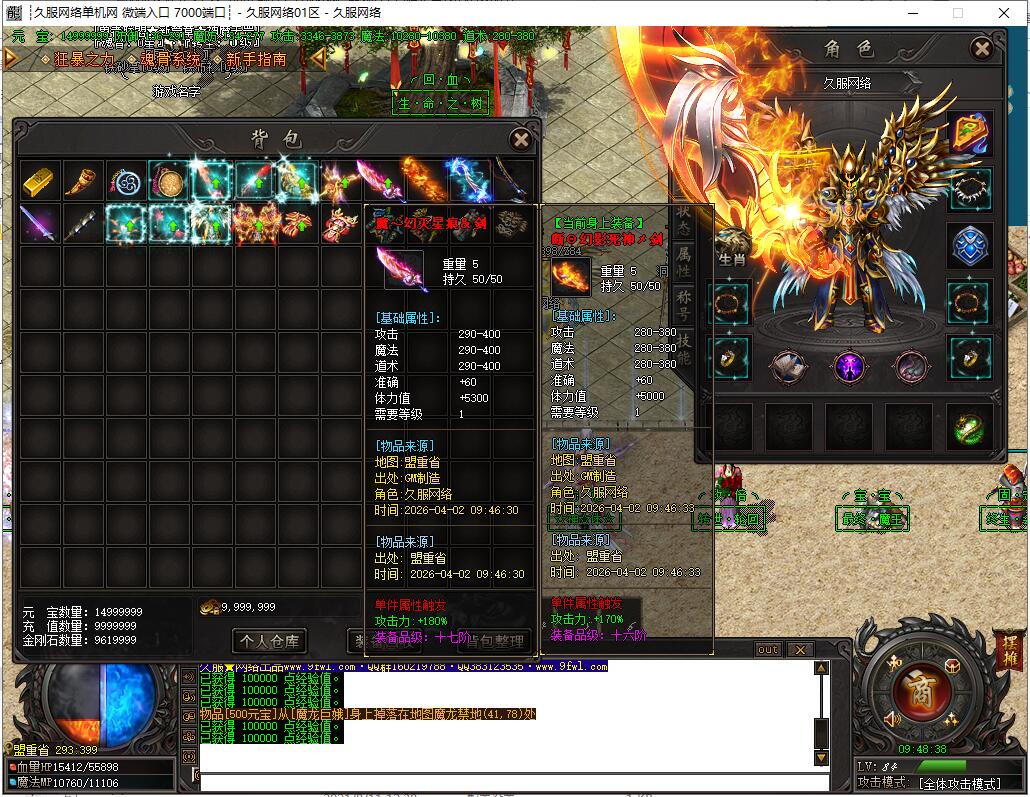Close the 背包 backpack window
This screenshot has height=797, width=1030.
pyautogui.click(x=520, y=139)
